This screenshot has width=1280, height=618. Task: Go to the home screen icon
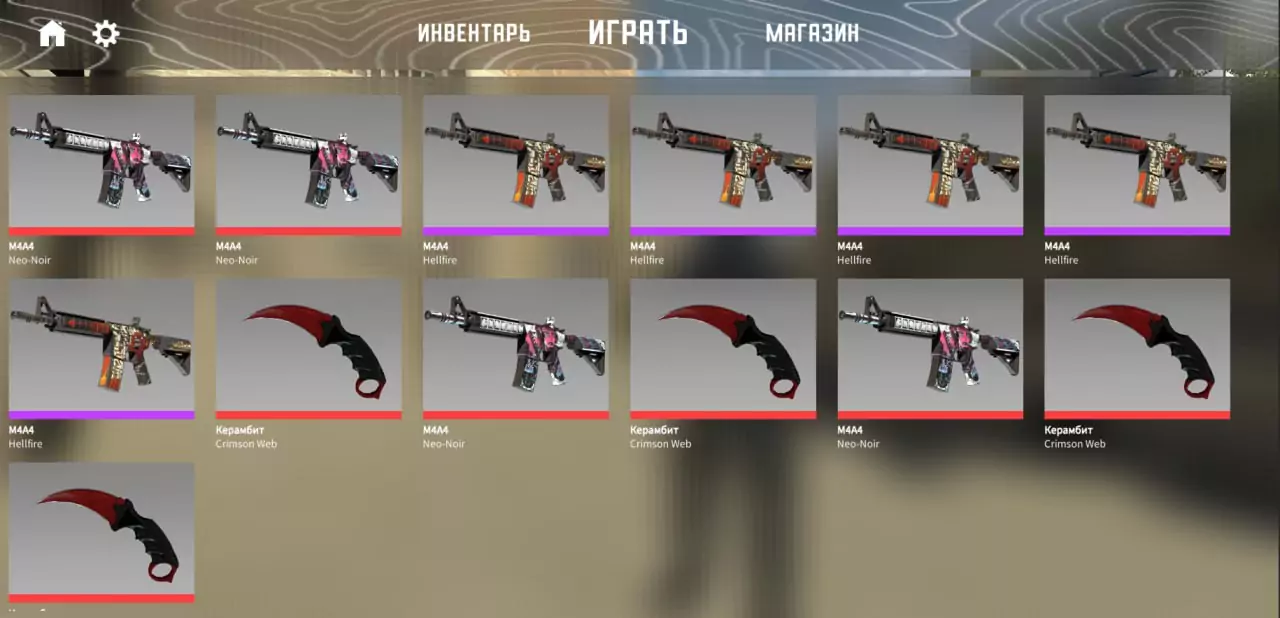pyautogui.click(x=52, y=34)
